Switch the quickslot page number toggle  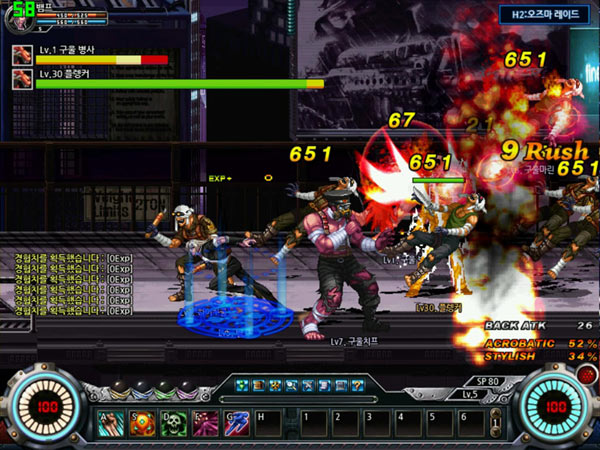click(494, 423)
